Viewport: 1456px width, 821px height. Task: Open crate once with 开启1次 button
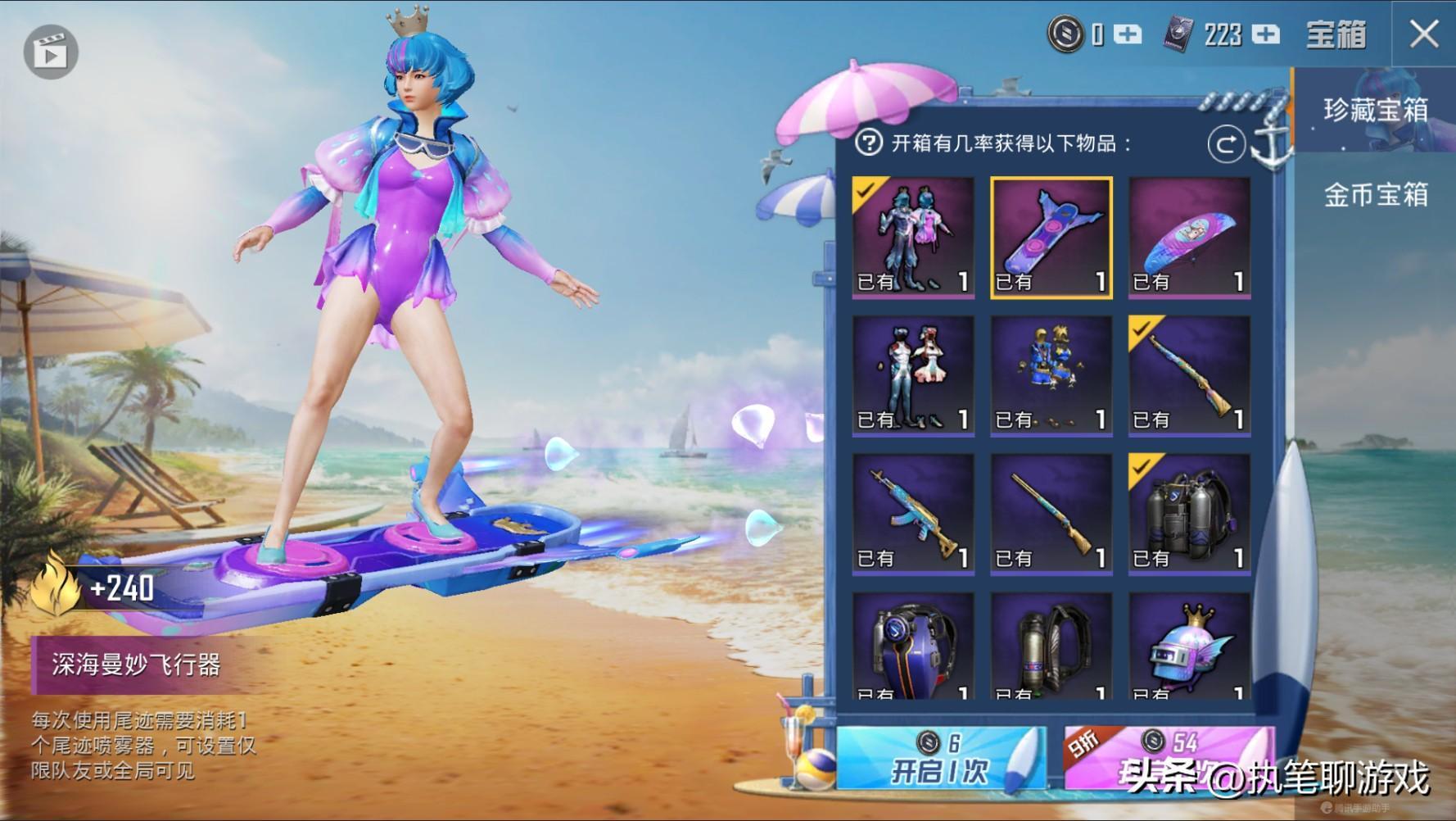(x=940, y=758)
